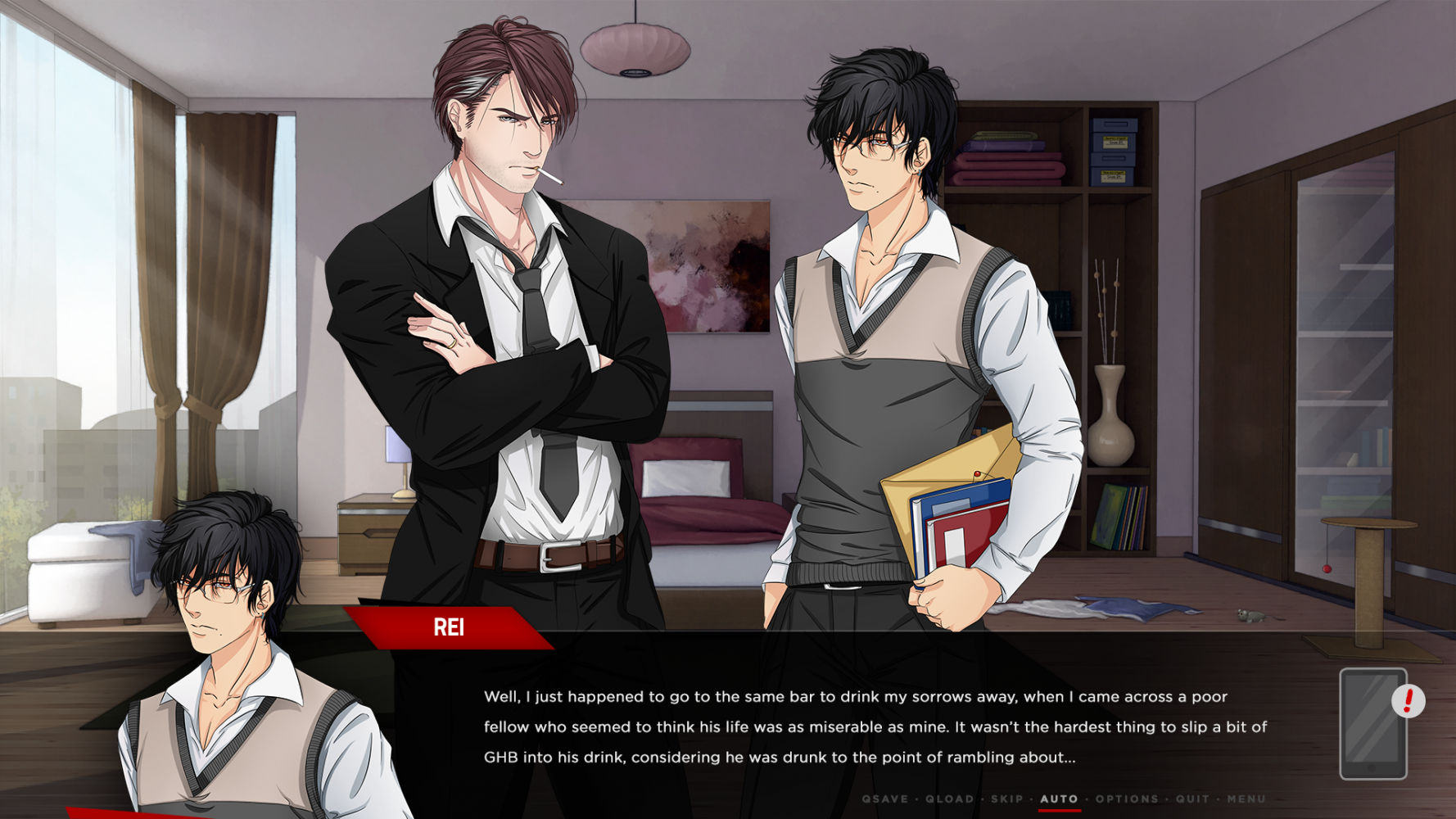
Task: Open the game MENU
Action: 1246,799
